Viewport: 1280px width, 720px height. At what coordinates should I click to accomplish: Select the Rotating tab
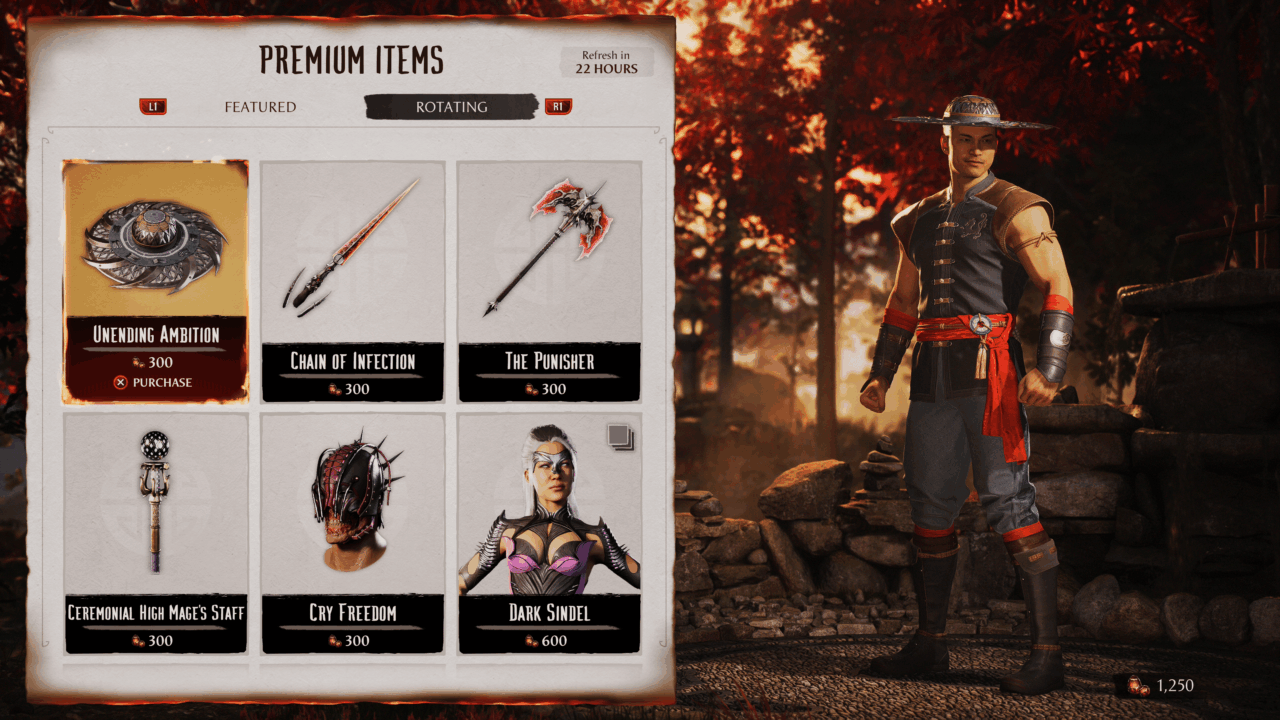[x=451, y=107]
